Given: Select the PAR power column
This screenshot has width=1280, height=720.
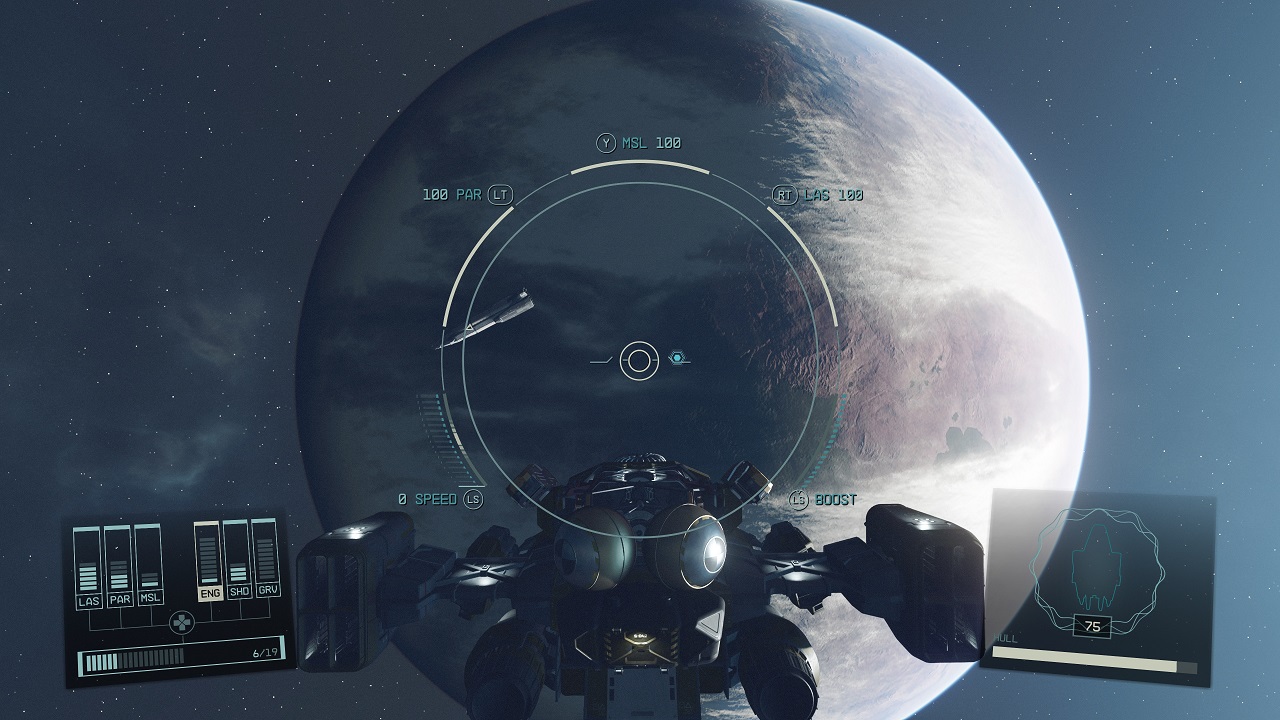Looking at the screenshot, I should point(120,566).
